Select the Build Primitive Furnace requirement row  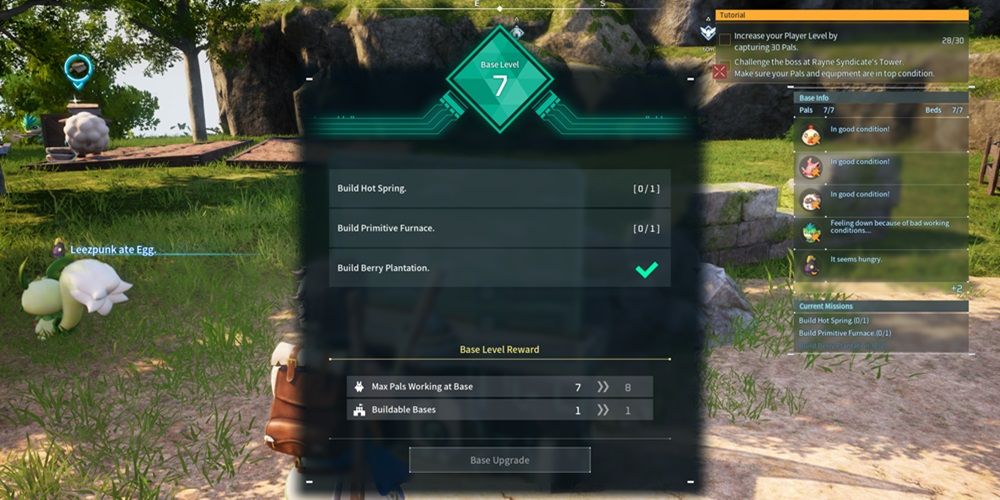click(499, 228)
